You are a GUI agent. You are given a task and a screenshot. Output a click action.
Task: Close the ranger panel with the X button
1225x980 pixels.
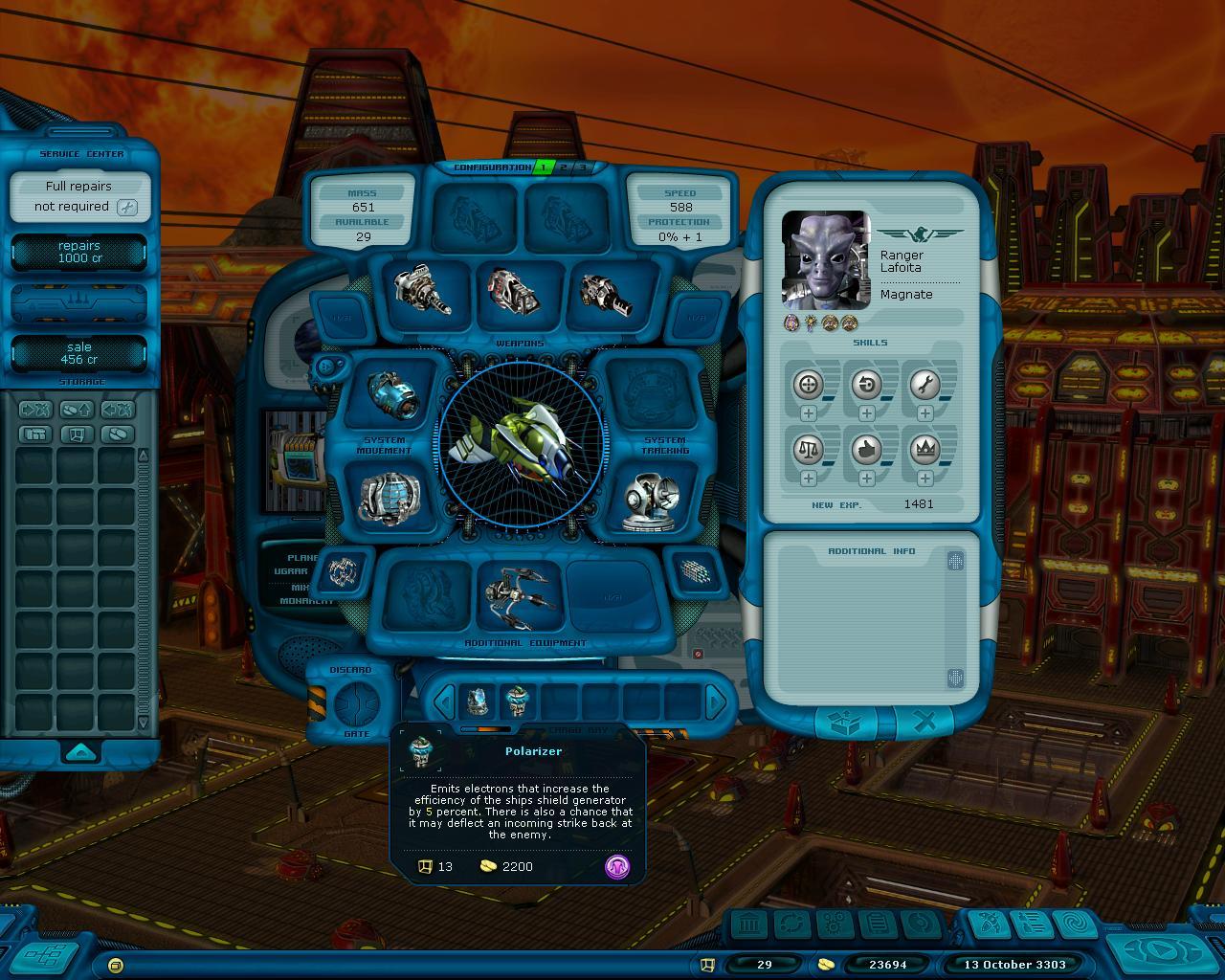pos(924,724)
